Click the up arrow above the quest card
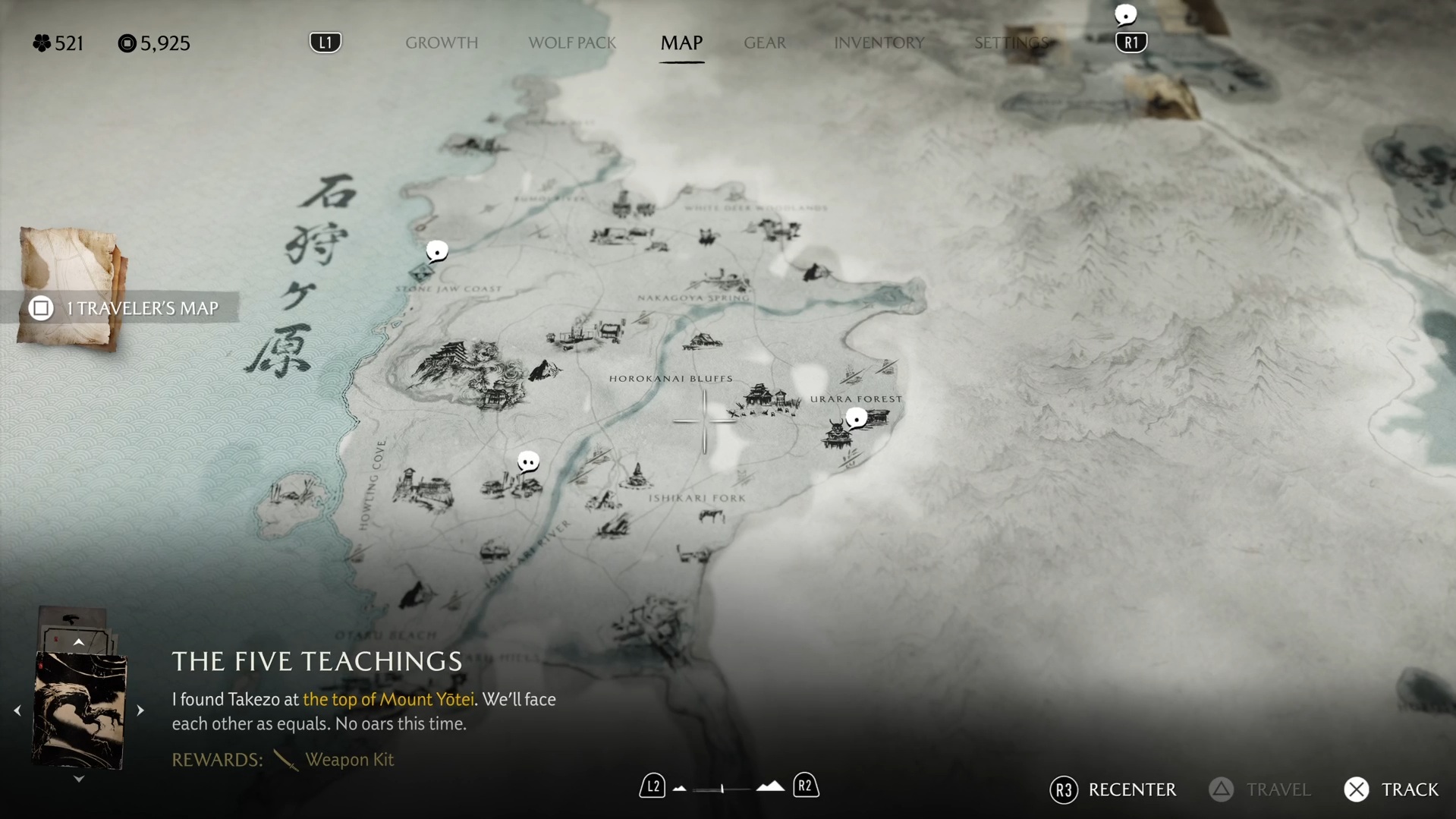This screenshot has height=819, width=1456. [x=78, y=642]
